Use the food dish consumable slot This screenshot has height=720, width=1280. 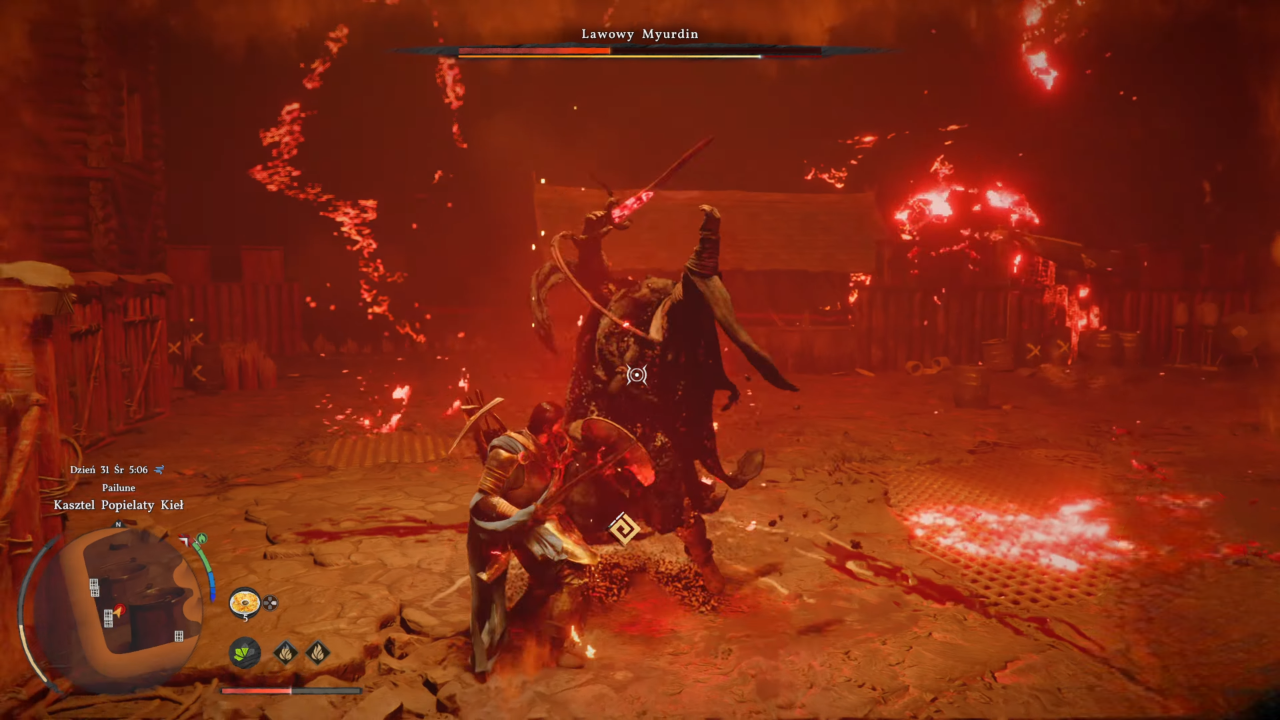click(244, 602)
